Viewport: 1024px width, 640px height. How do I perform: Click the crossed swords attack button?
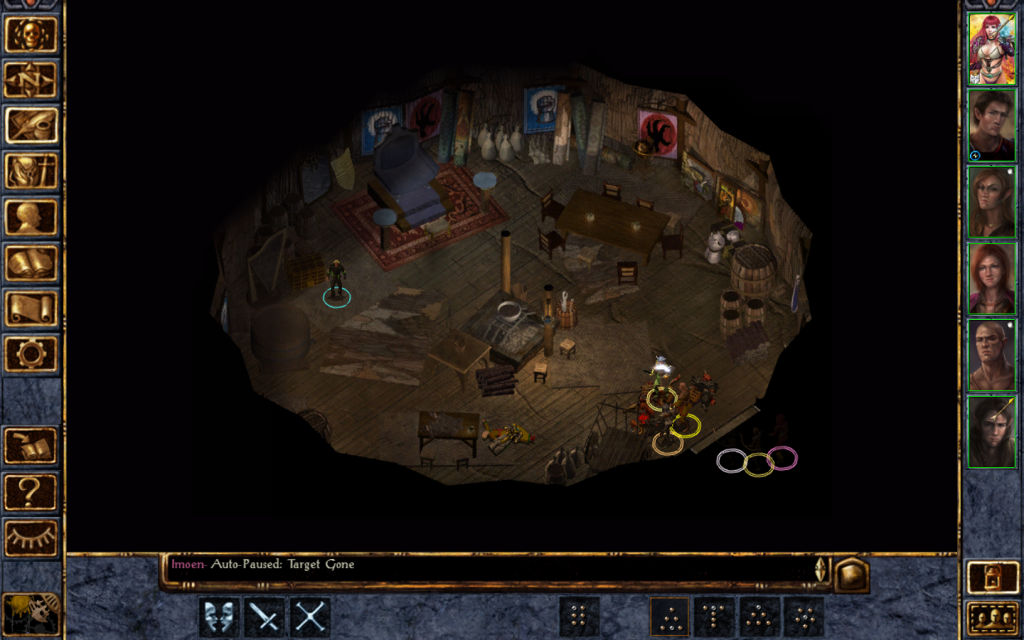coord(310,617)
